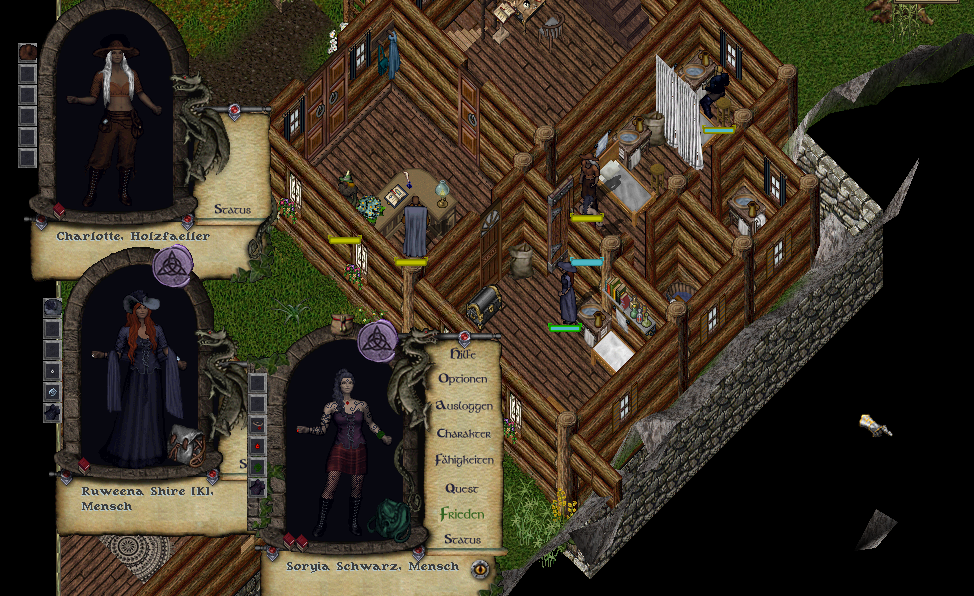Viewport: 974px width, 596px height.
Task: Open the grey backpack on Ruweena's paperdoll
Action: pos(187,445)
